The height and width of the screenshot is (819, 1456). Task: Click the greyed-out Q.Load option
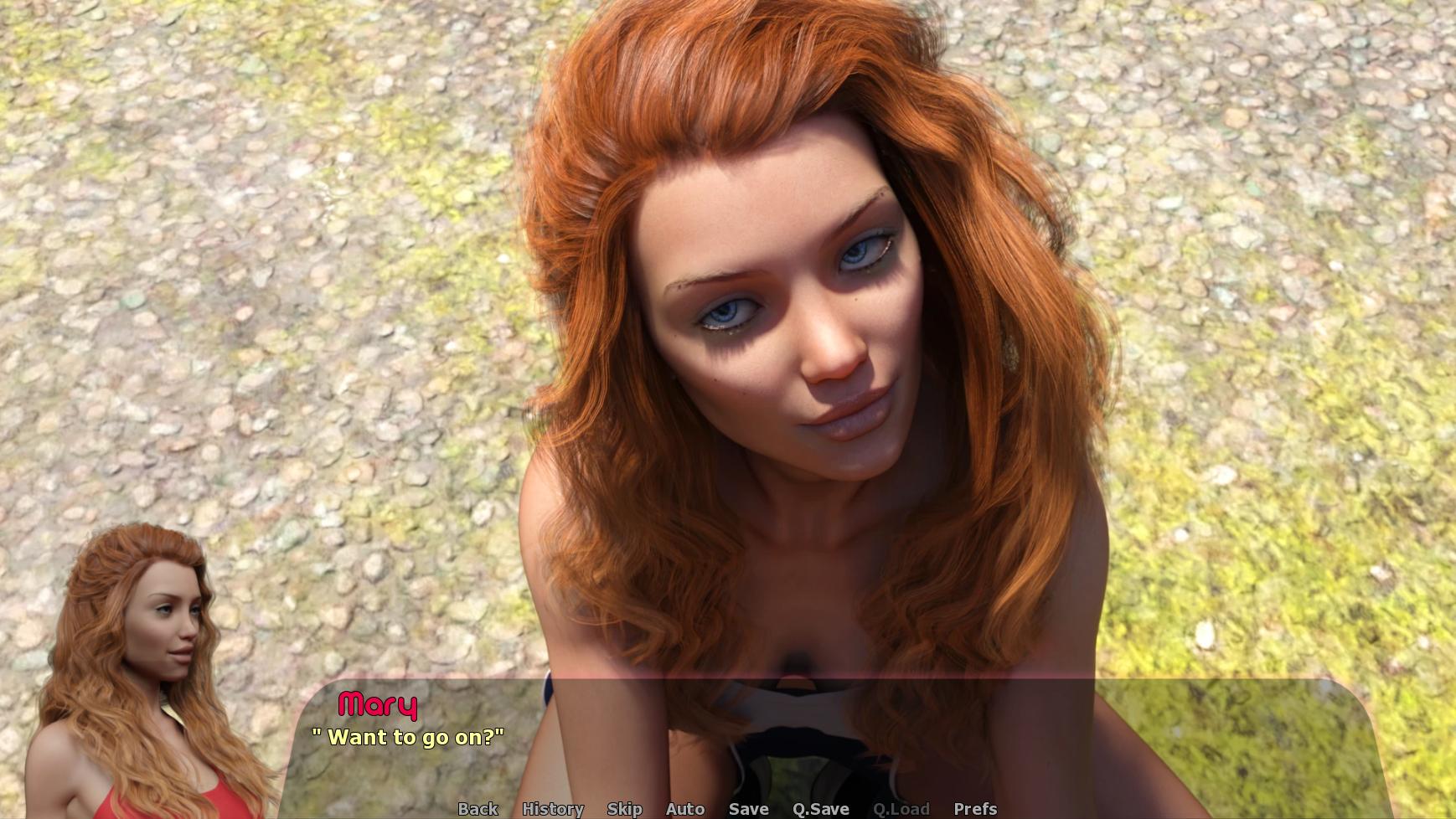coord(901,809)
